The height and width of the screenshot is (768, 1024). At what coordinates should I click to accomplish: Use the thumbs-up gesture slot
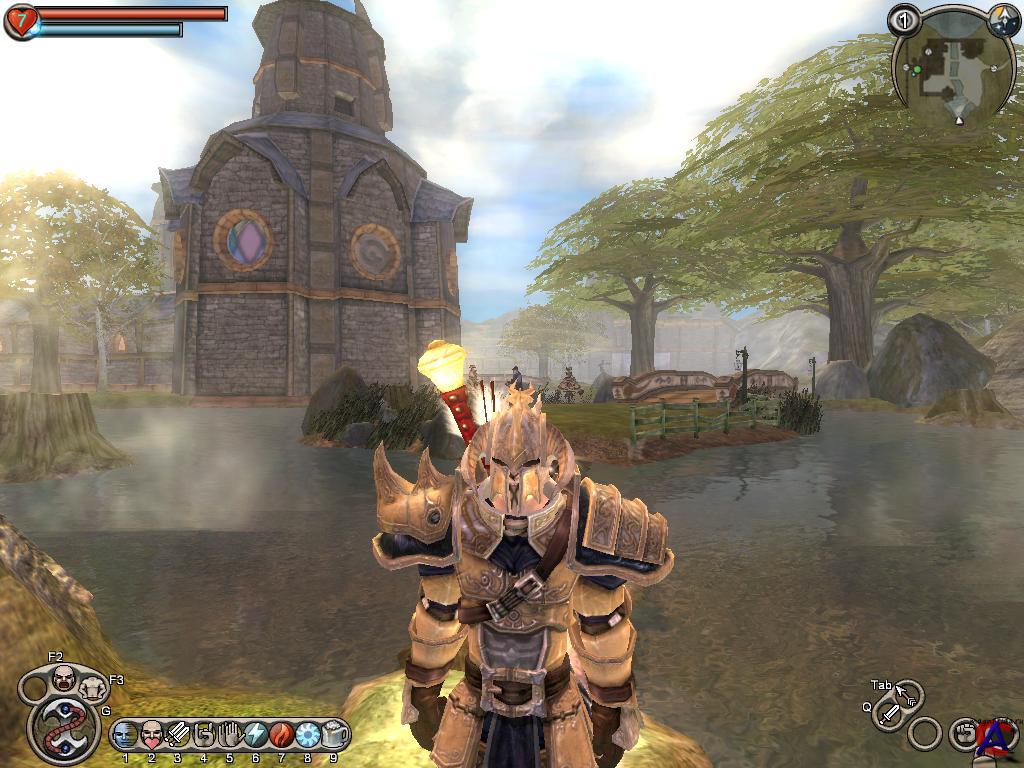[204, 735]
